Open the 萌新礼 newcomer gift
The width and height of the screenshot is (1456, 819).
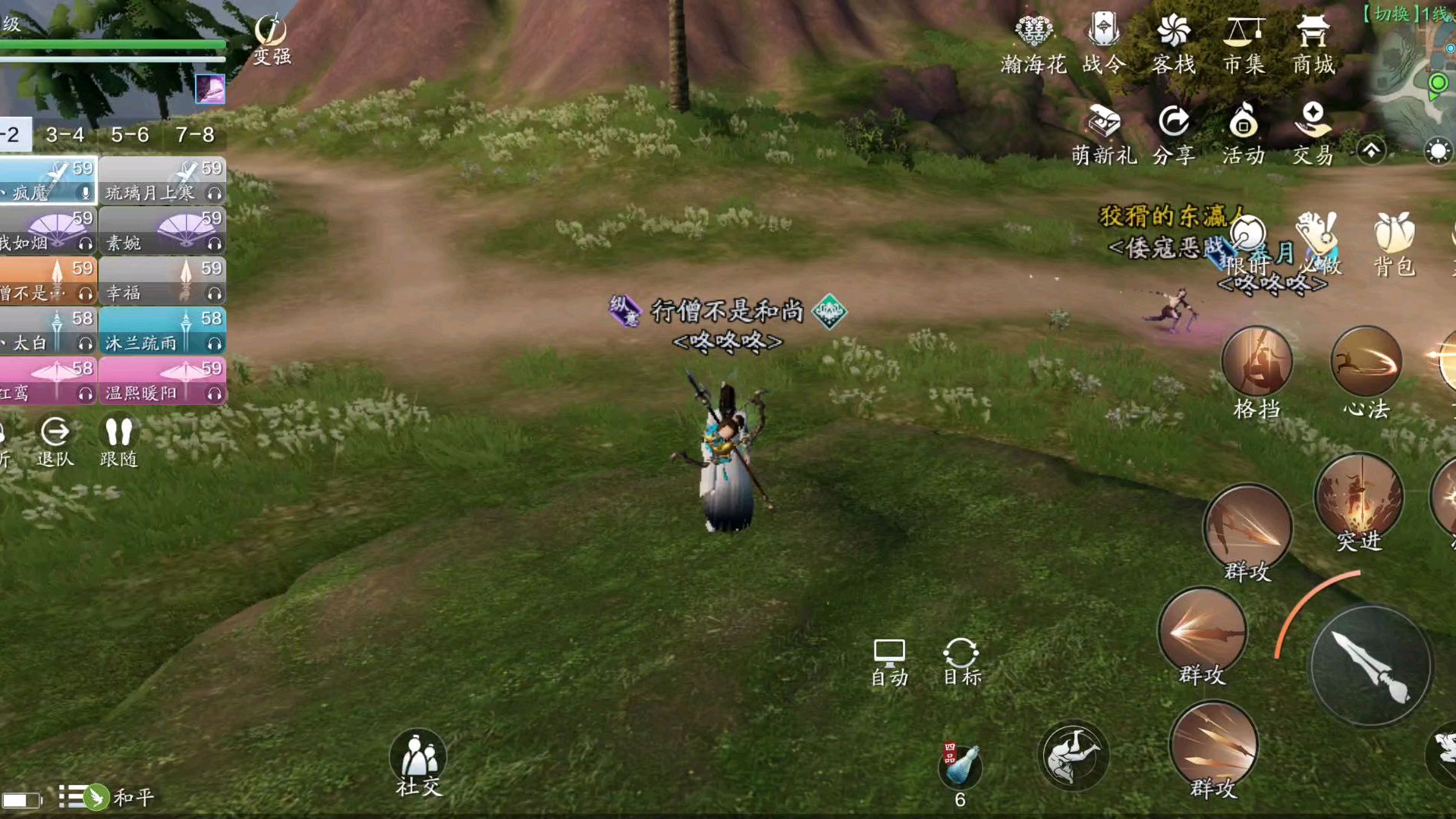click(1104, 134)
